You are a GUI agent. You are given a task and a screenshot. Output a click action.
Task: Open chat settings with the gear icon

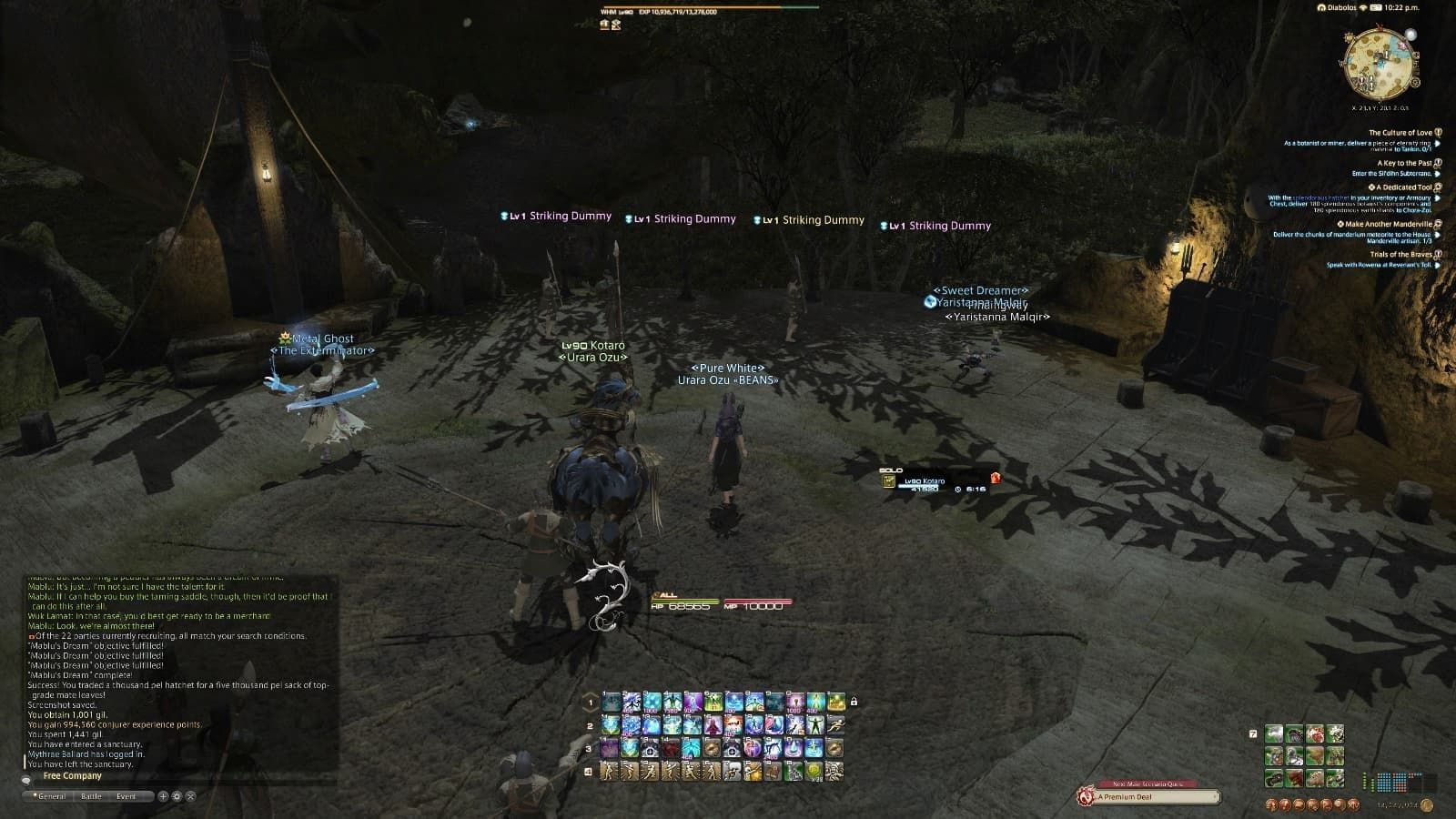(176, 796)
